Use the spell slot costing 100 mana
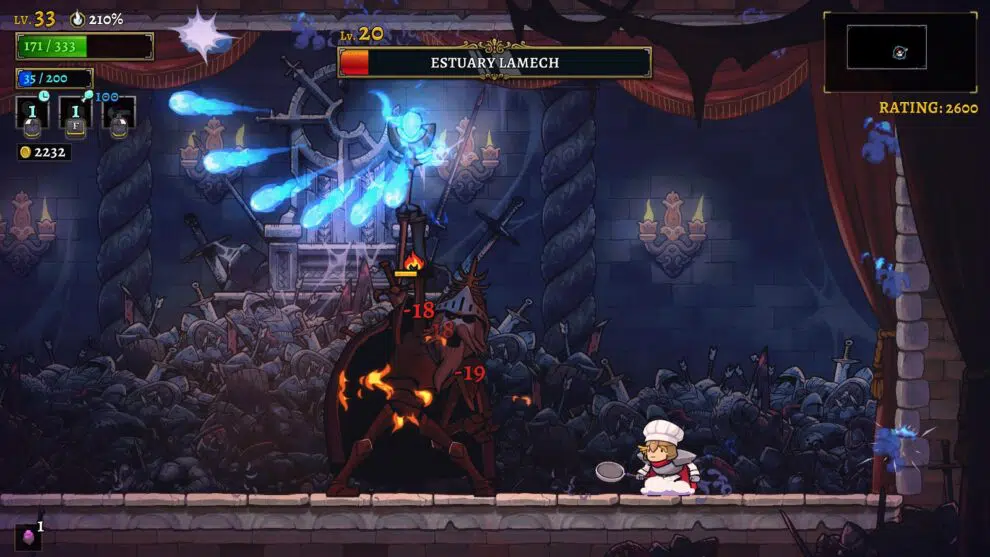 (119, 112)
